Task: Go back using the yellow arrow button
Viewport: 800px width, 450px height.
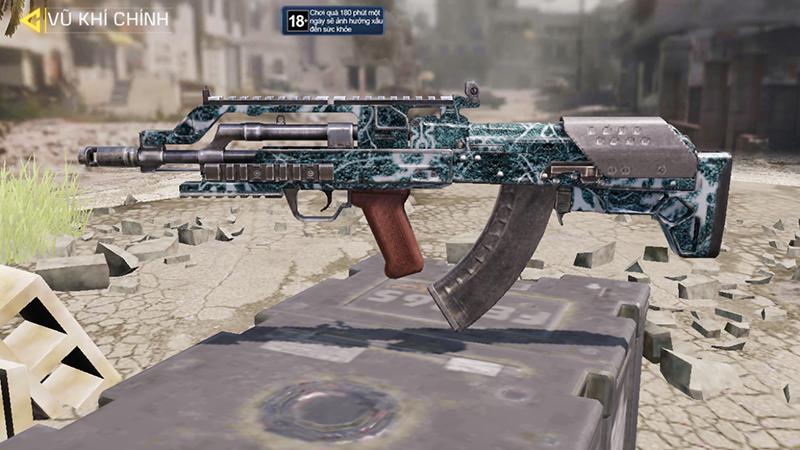Action: (30, 18)
